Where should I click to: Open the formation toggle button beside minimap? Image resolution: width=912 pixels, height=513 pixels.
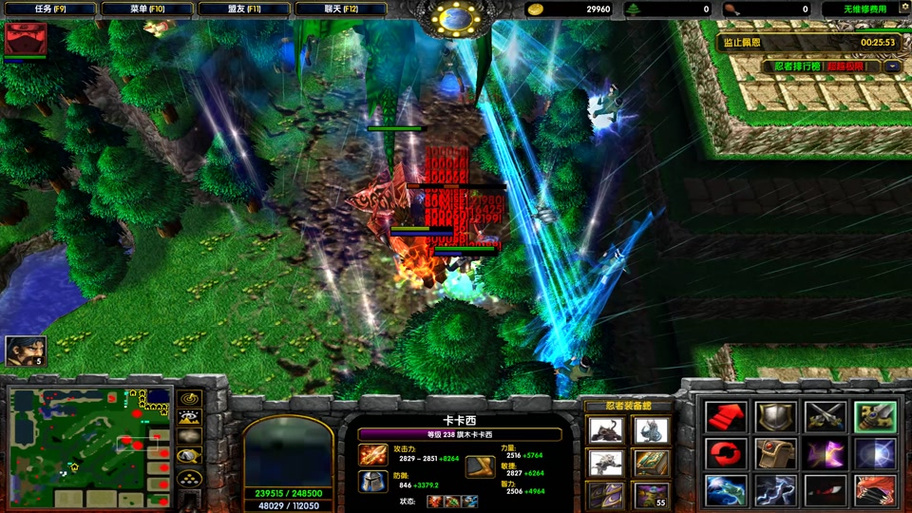pyautogui.click(x=189, y=478)
